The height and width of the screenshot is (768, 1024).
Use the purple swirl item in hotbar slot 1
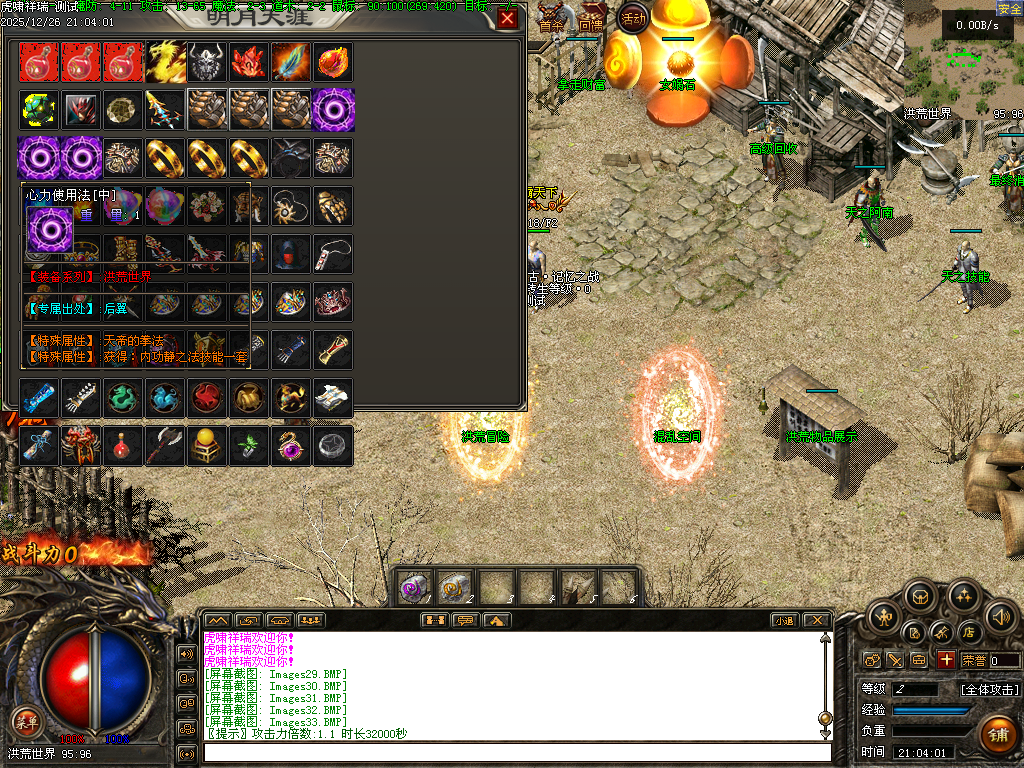coord(415,587)
